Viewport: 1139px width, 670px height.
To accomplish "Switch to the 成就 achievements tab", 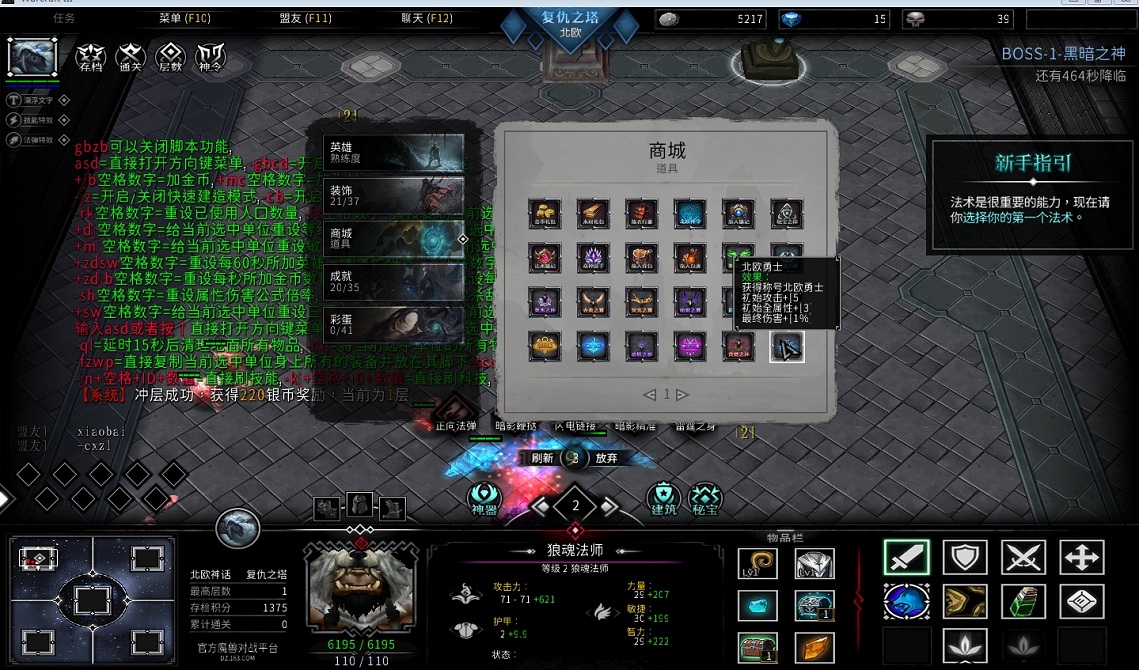I will click(x=394, y=282).
